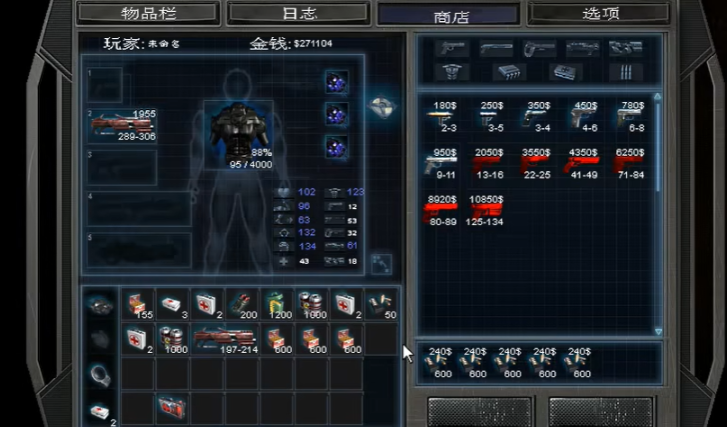Choose the 950$ silver pistol
The width and height of the screenshot is (727, 427).
tap(443, 163)
